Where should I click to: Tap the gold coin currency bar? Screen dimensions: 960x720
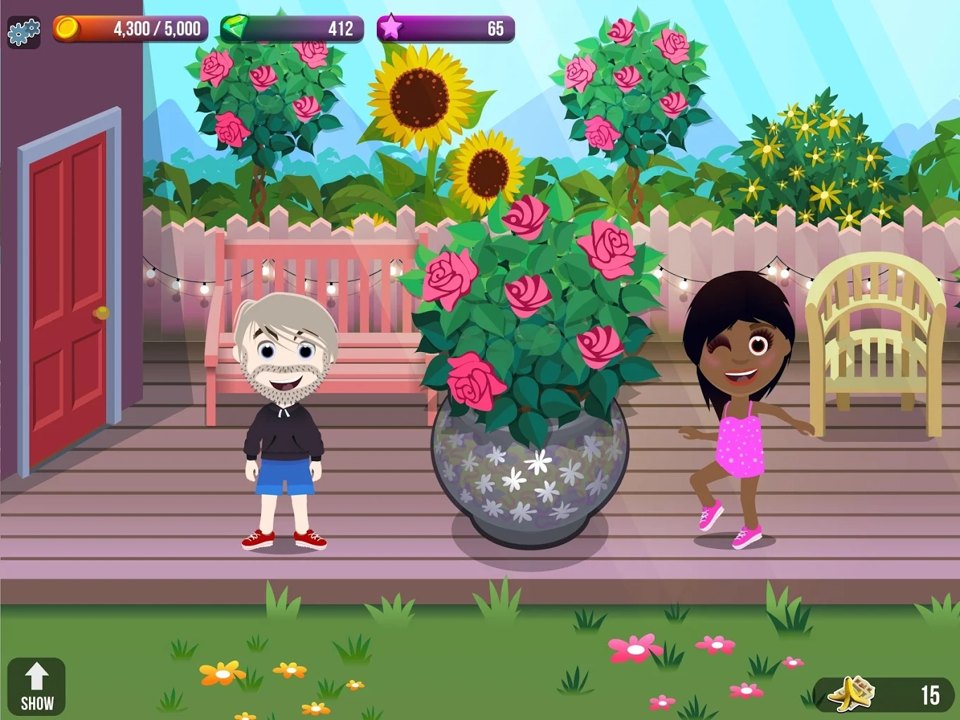click(x=131, y=29)
